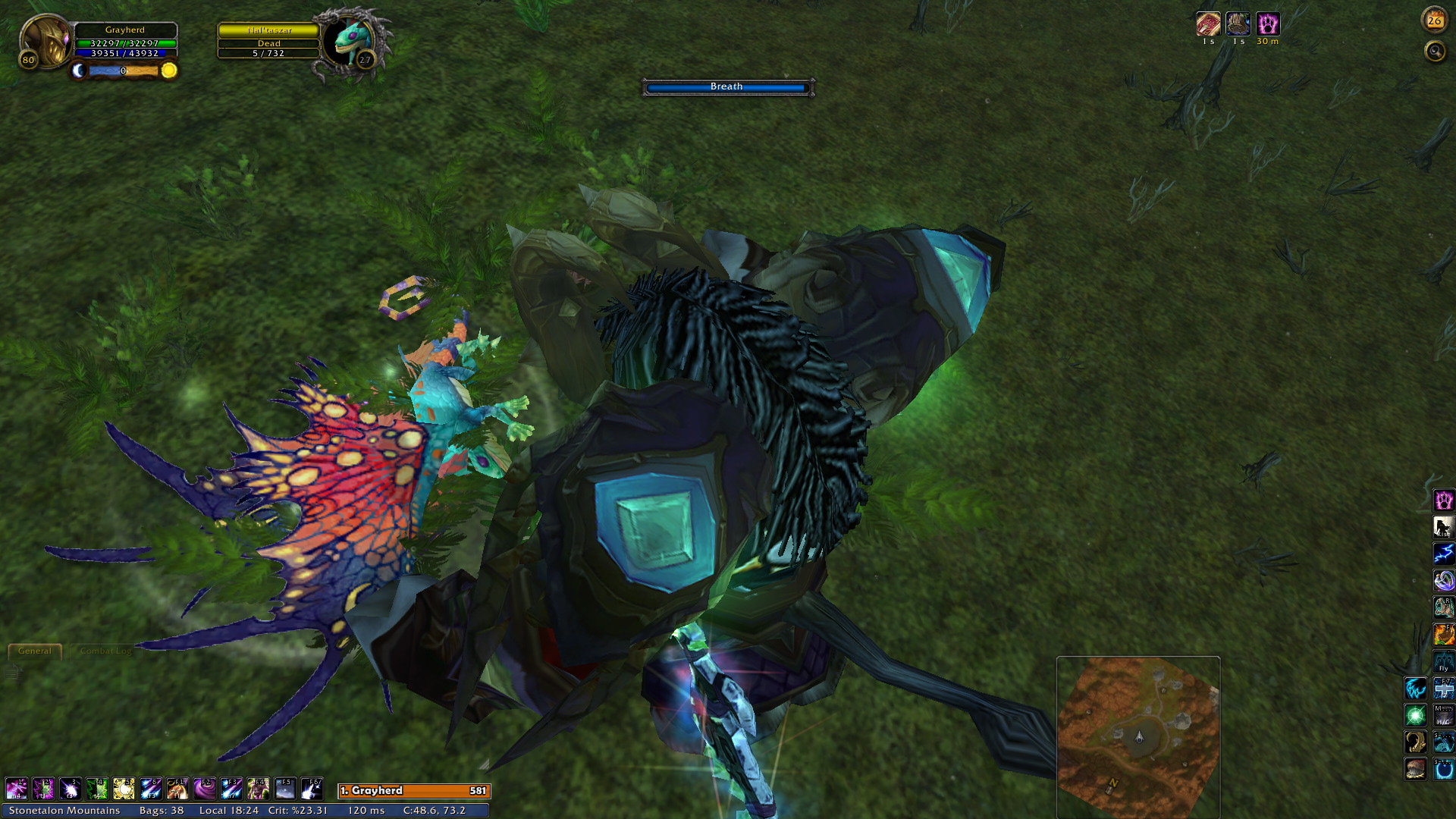Use the mushroom item icon
The height and width of the screenshot is (819, 1456).
point(1415,769)
